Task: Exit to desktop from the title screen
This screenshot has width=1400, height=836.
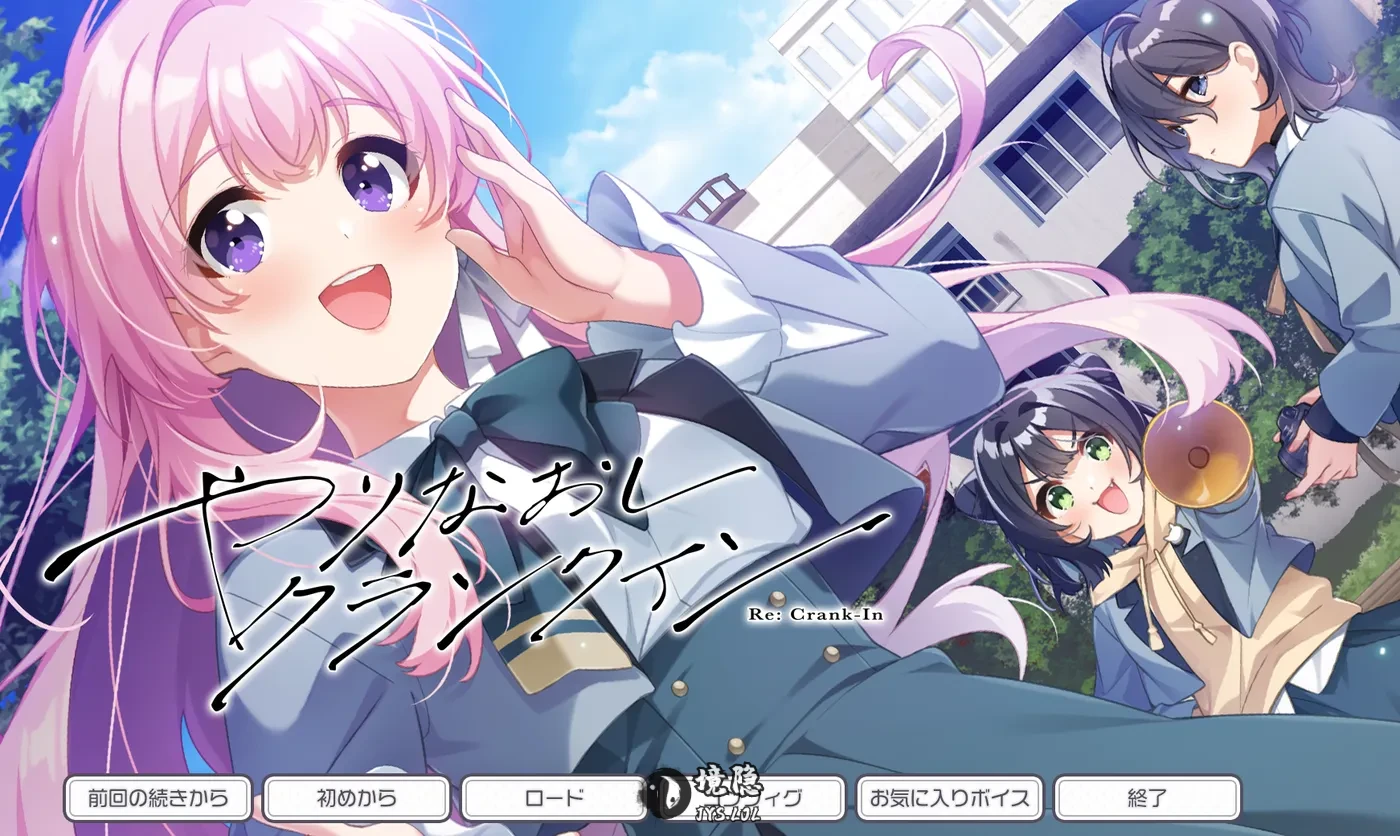Action: [x=1146, y=799]
